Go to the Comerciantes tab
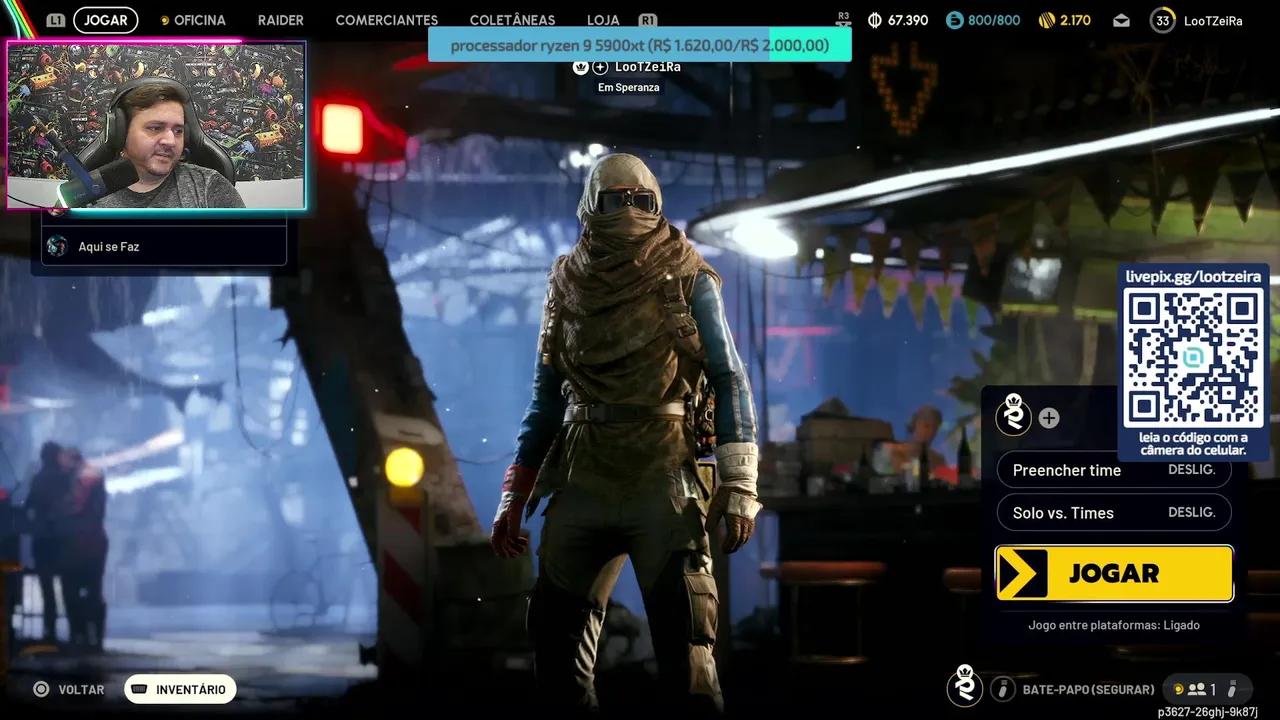 click(386, 20)
